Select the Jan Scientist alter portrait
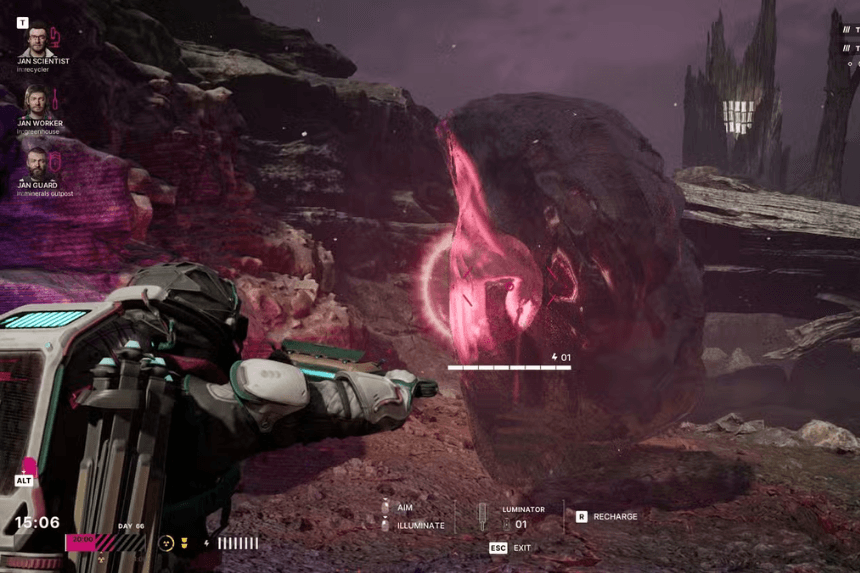 click(37, 42)
